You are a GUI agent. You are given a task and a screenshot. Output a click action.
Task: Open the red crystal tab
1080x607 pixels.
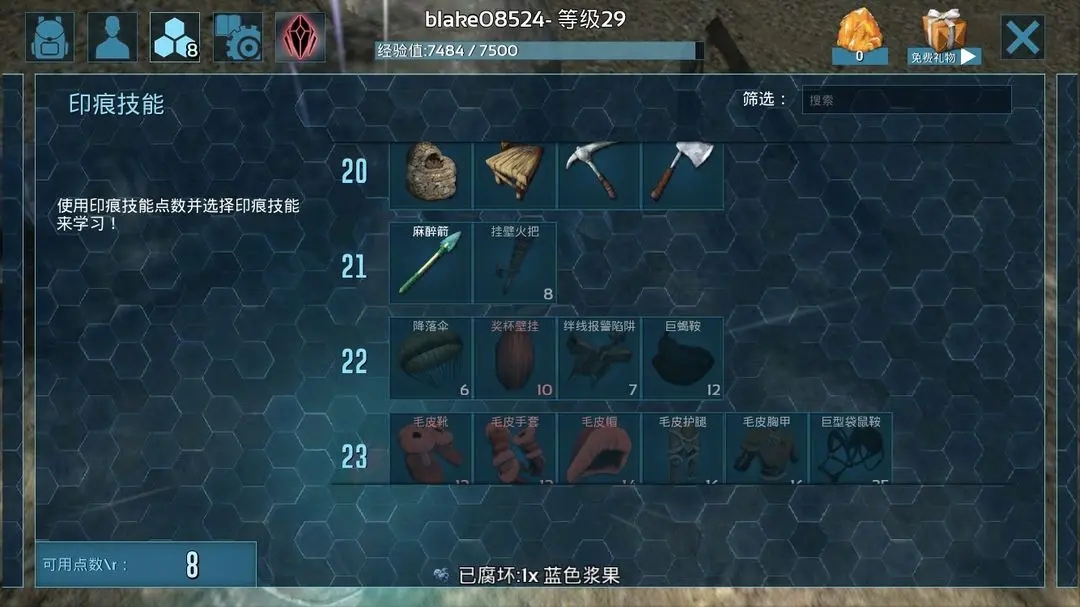(x=300, y=38)
